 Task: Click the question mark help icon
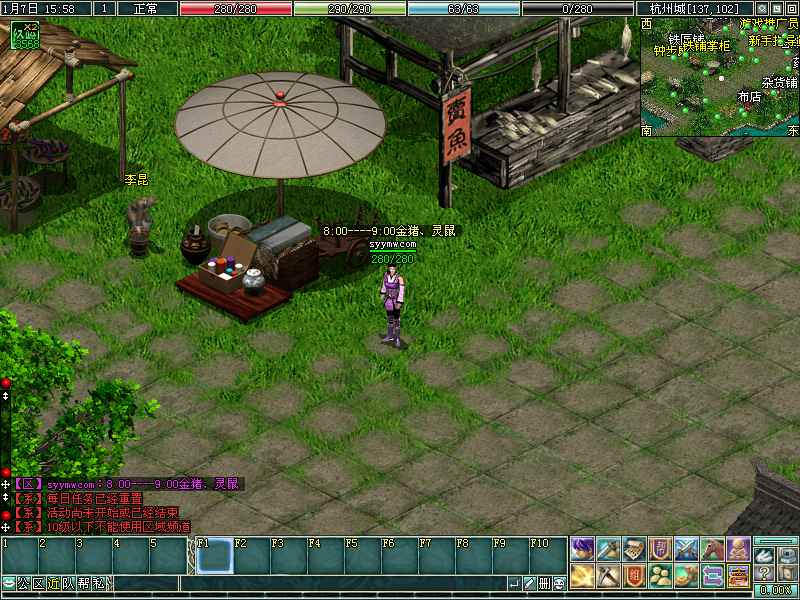click(764, 573)
